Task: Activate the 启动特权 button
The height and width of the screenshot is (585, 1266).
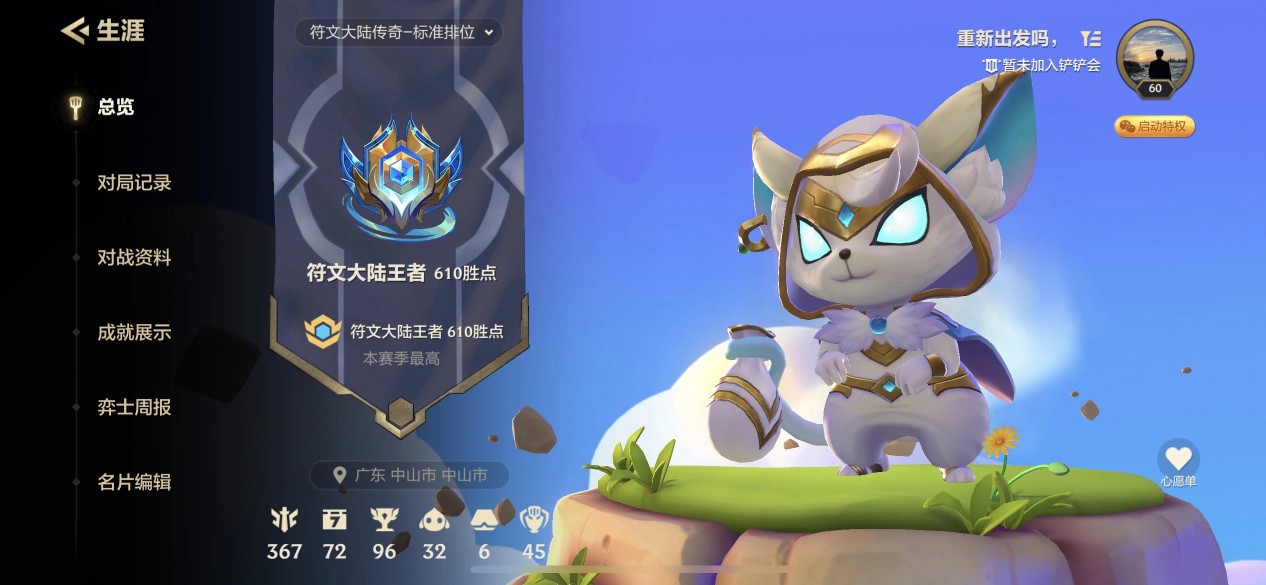Action: coord(1154,126)
